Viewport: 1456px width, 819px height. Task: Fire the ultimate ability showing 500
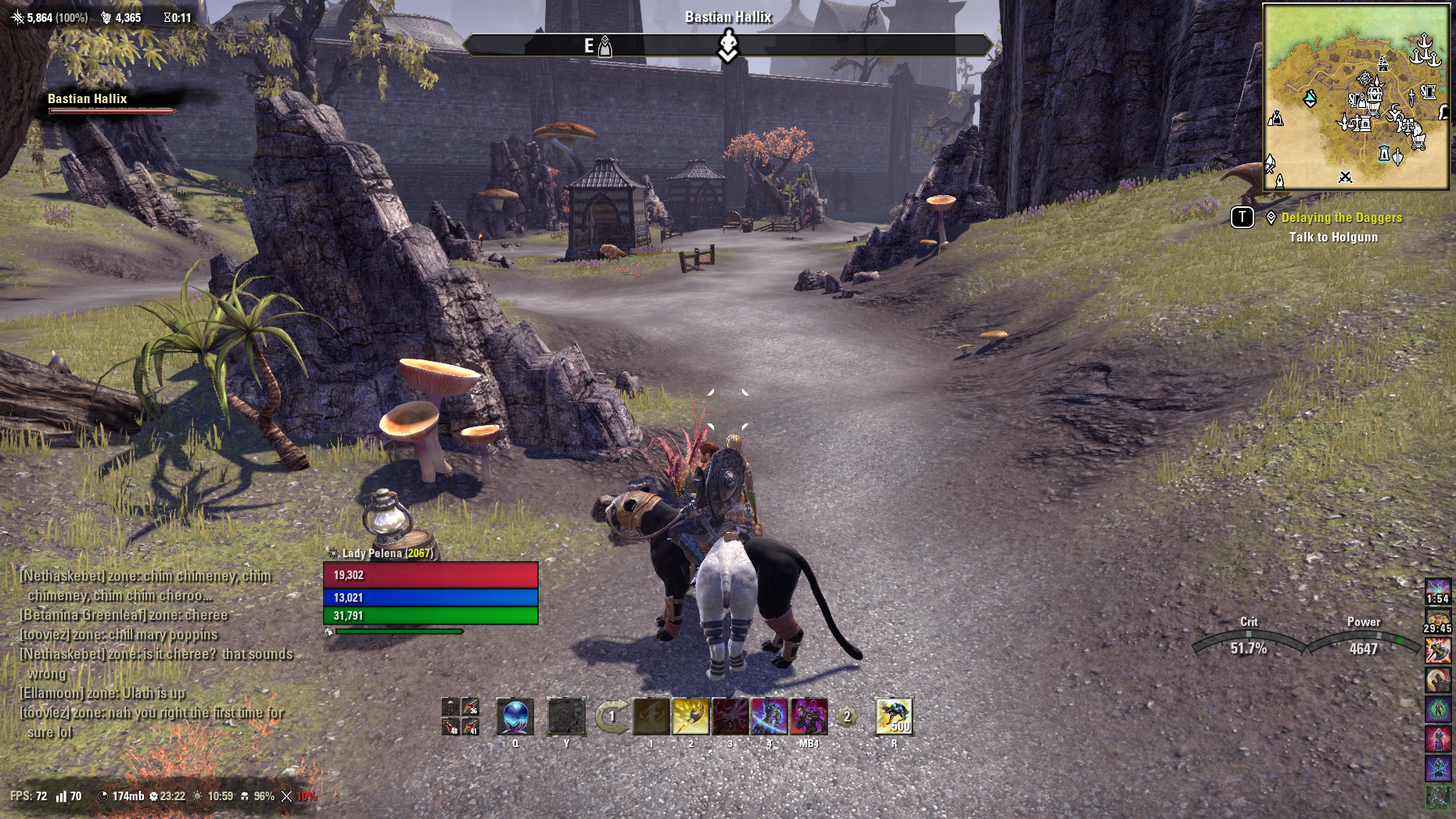pyautogui.click(x=894, y=717)
